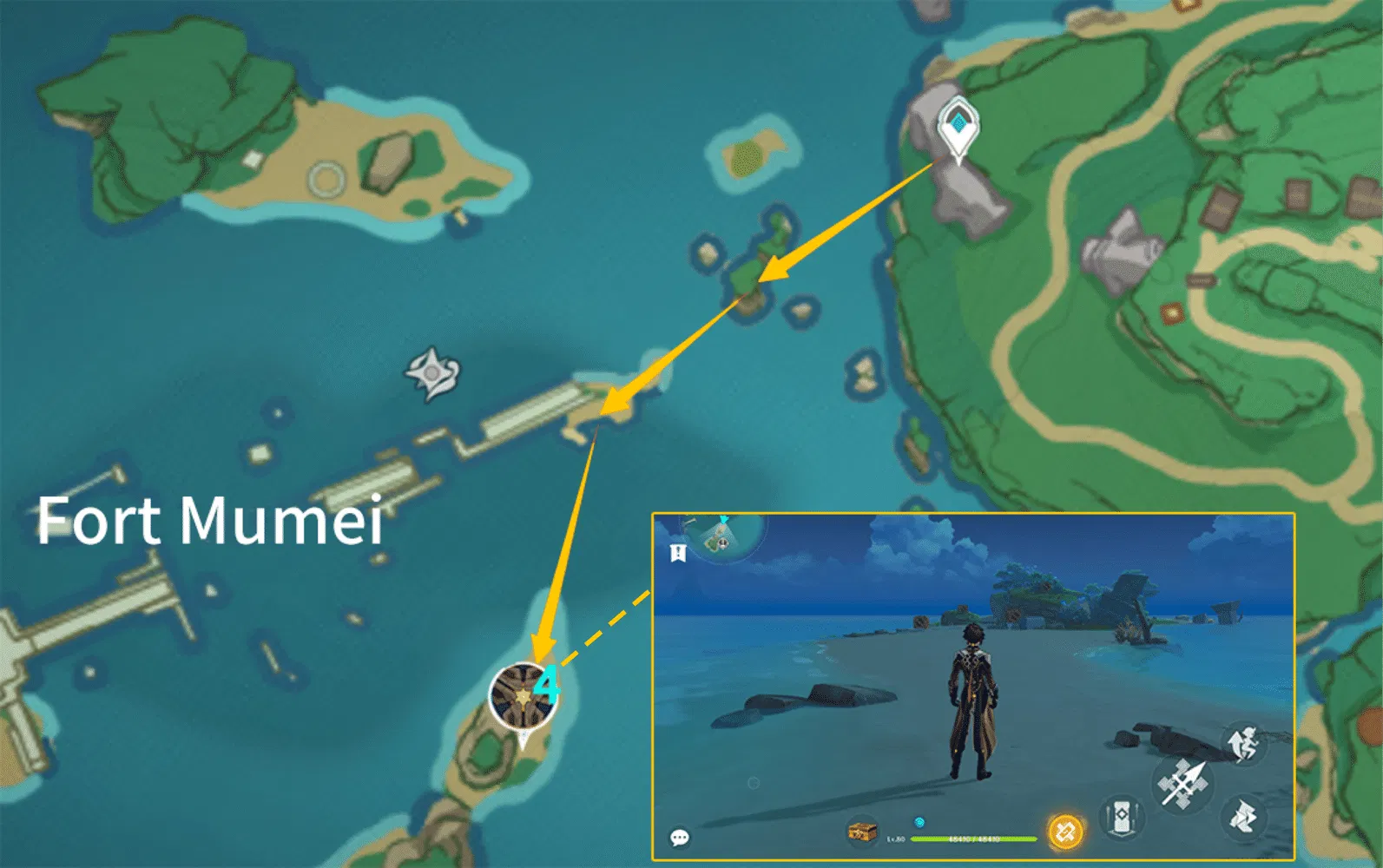
Task: Expand the map area around Fort Mumei
Action: (213, 521)
